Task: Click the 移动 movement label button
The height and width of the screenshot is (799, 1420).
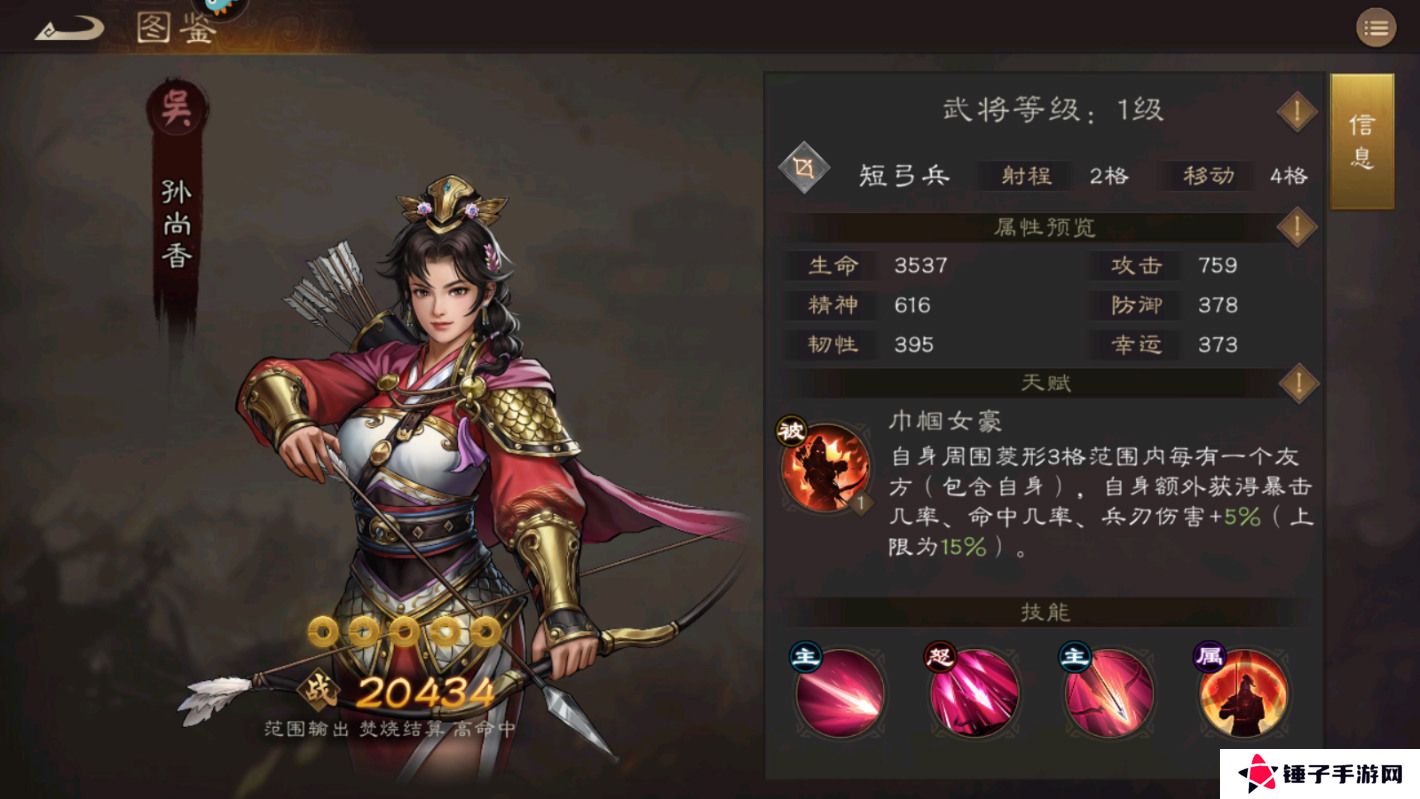Action: (1207, 176)
